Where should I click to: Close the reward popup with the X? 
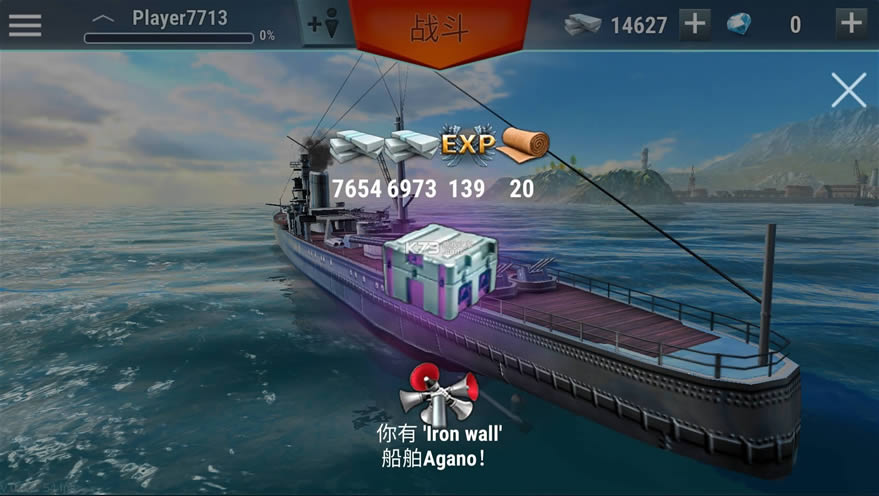[x=848, y=91]
